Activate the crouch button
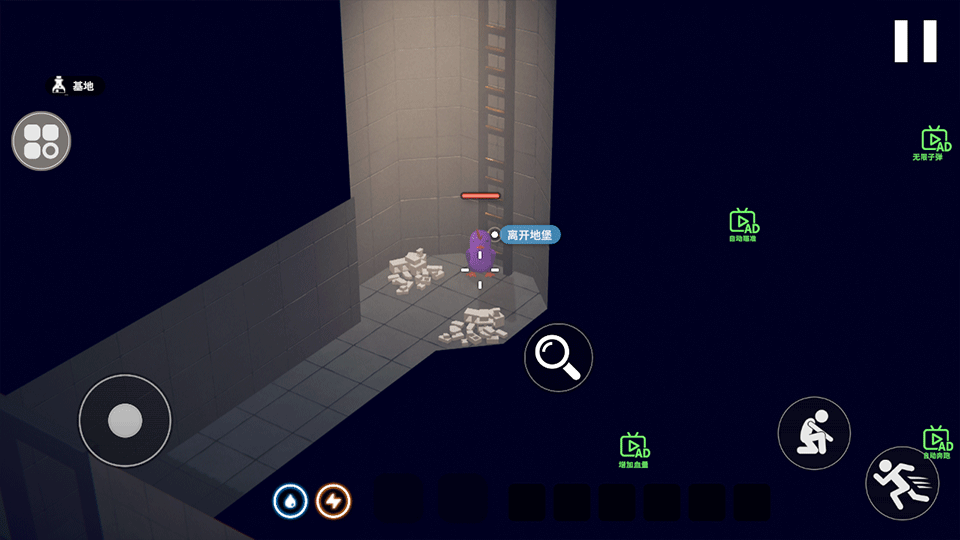 point(814,433)
